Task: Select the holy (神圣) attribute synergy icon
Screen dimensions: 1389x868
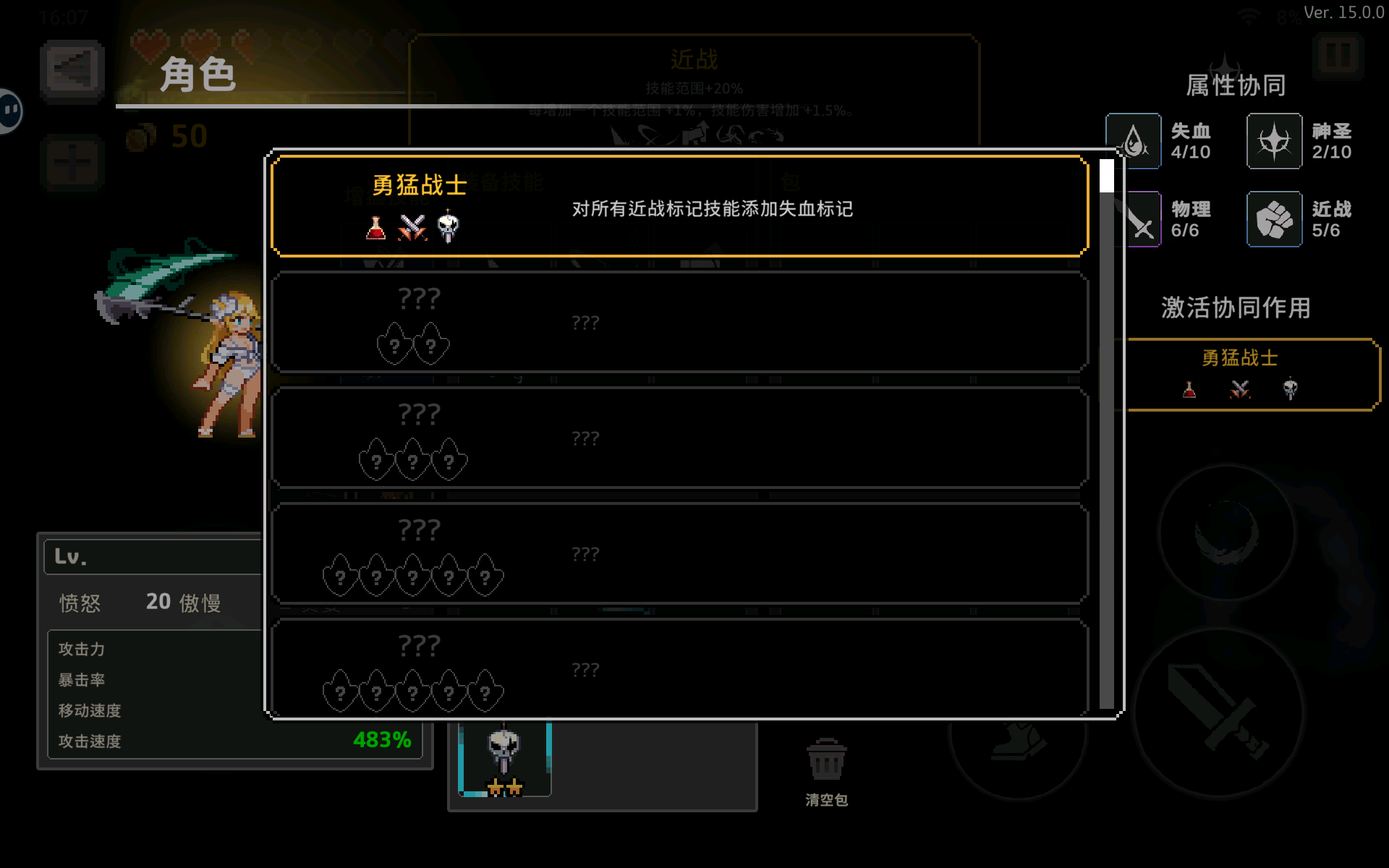Action: pyautogui.click(x=1275, y=140)
